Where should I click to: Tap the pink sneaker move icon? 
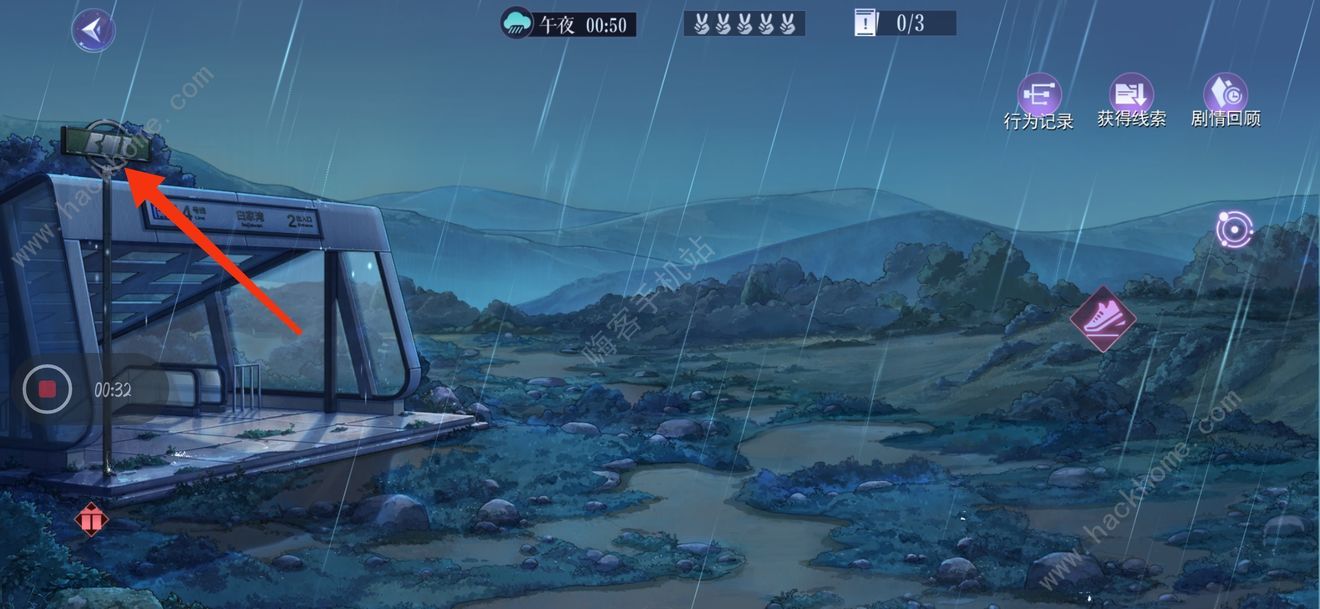pos(1102,320)
